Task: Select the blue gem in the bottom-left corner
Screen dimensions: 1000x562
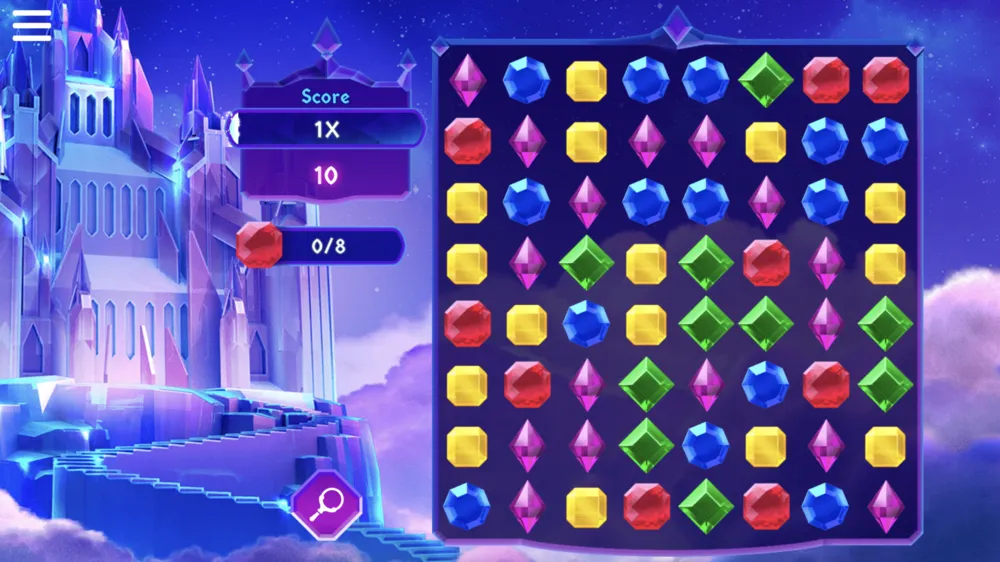Action: [467, 506]
